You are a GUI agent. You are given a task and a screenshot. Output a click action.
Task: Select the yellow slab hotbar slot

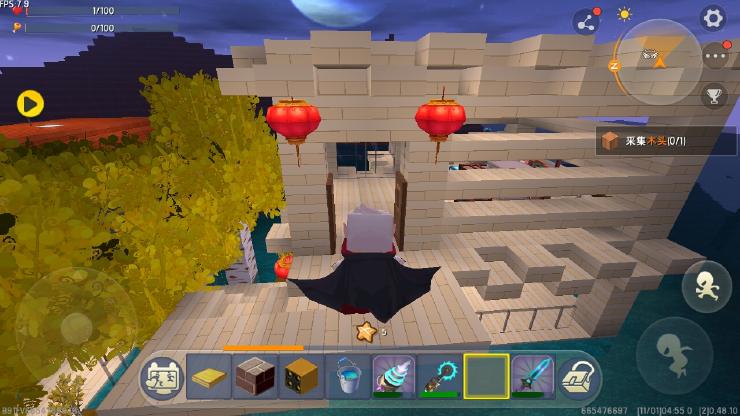[x=209, y=376]
